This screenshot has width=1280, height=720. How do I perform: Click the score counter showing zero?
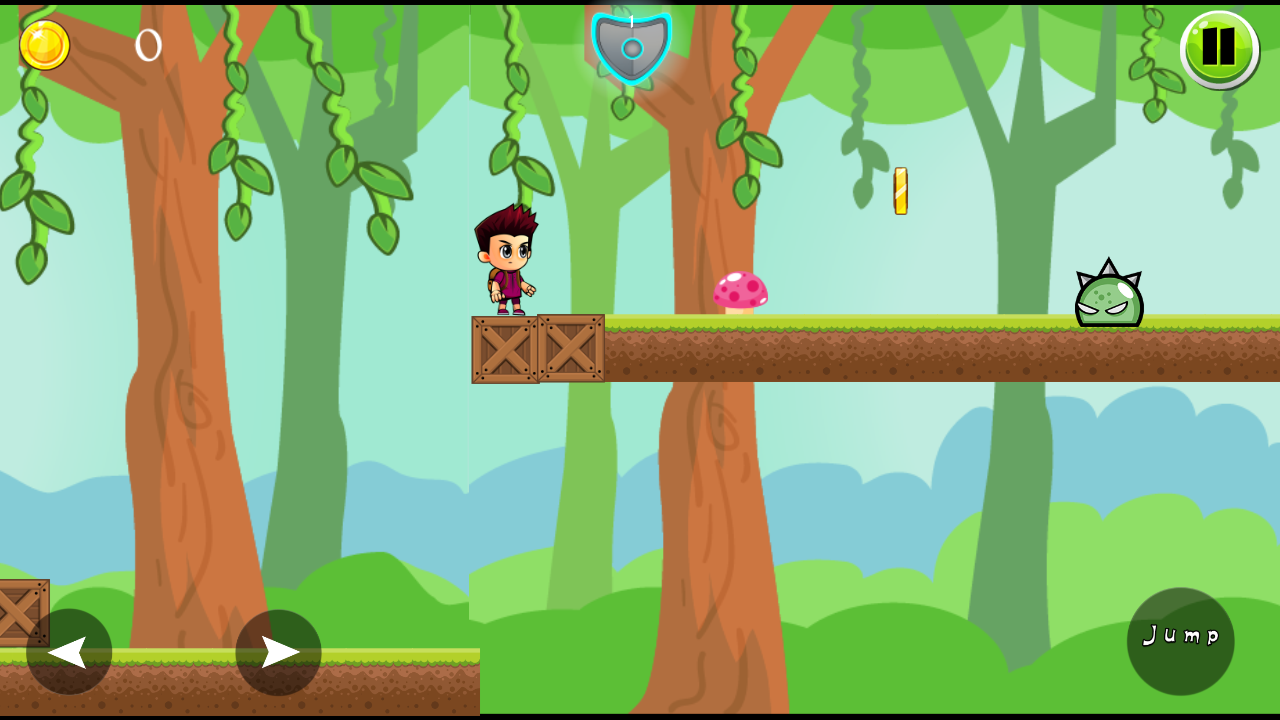pyautogui.click(x=146, y=45)
